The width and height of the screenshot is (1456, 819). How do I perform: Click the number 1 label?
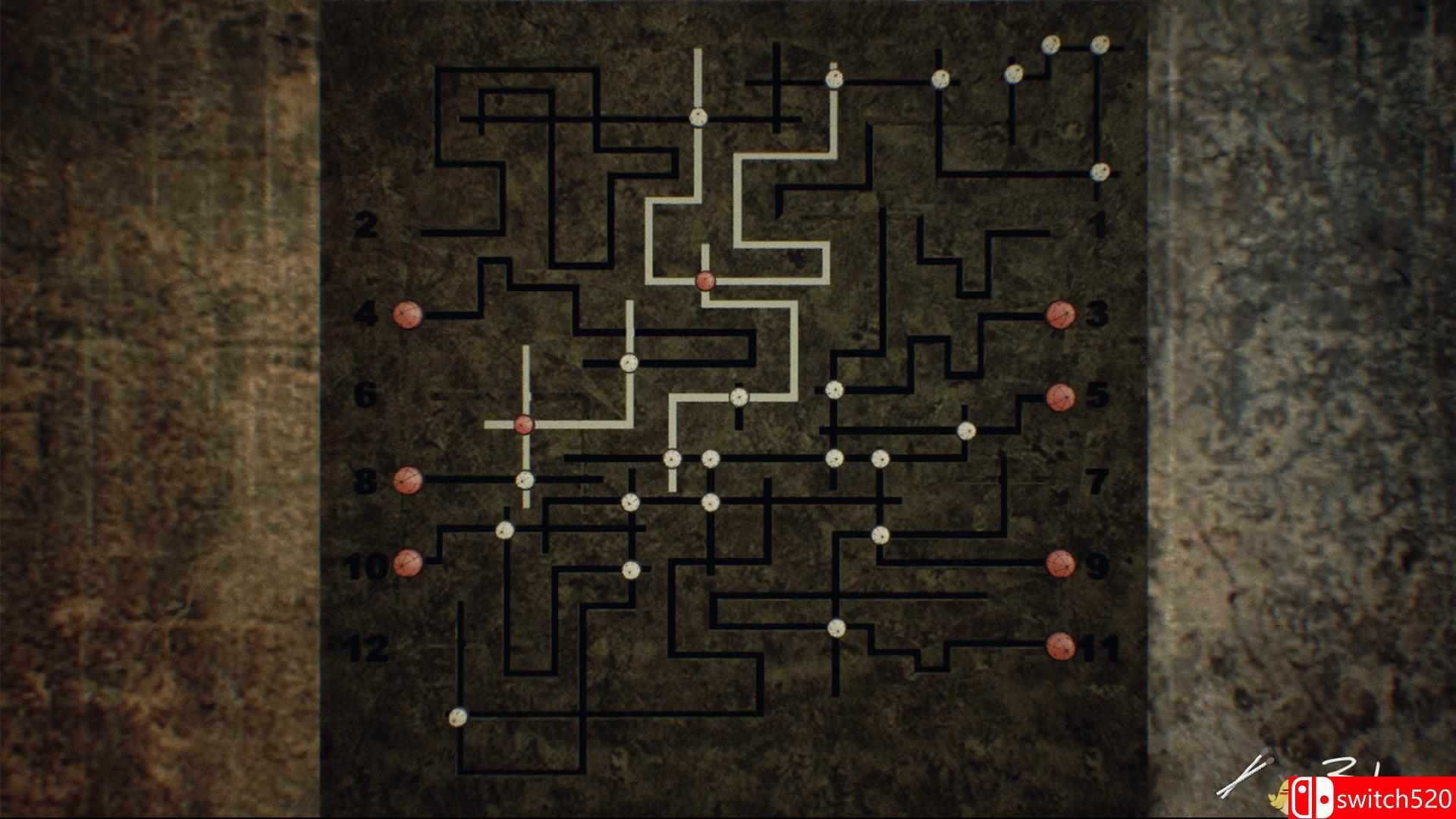point(1097,224)
